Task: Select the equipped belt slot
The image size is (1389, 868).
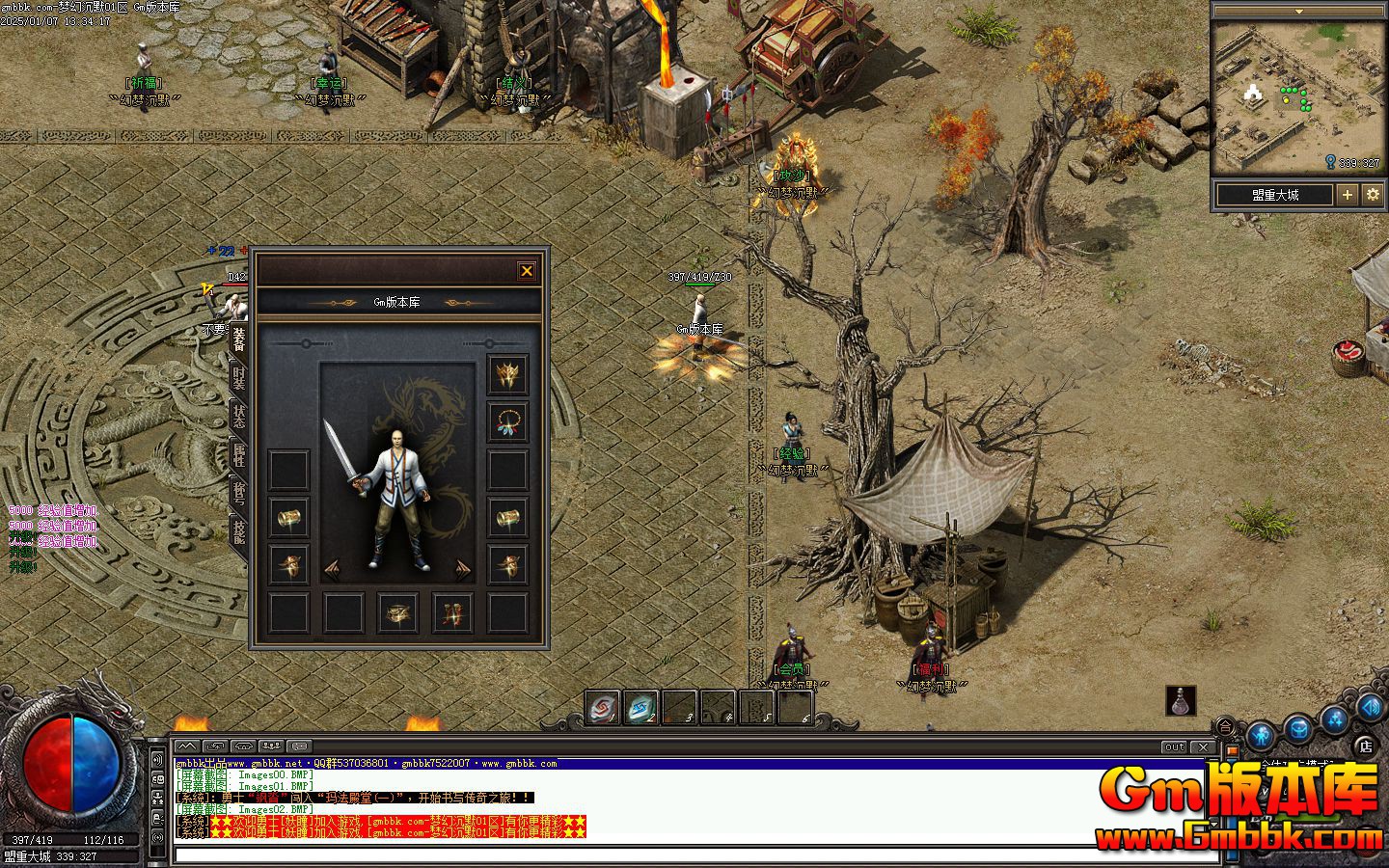Action: point(397,611)
